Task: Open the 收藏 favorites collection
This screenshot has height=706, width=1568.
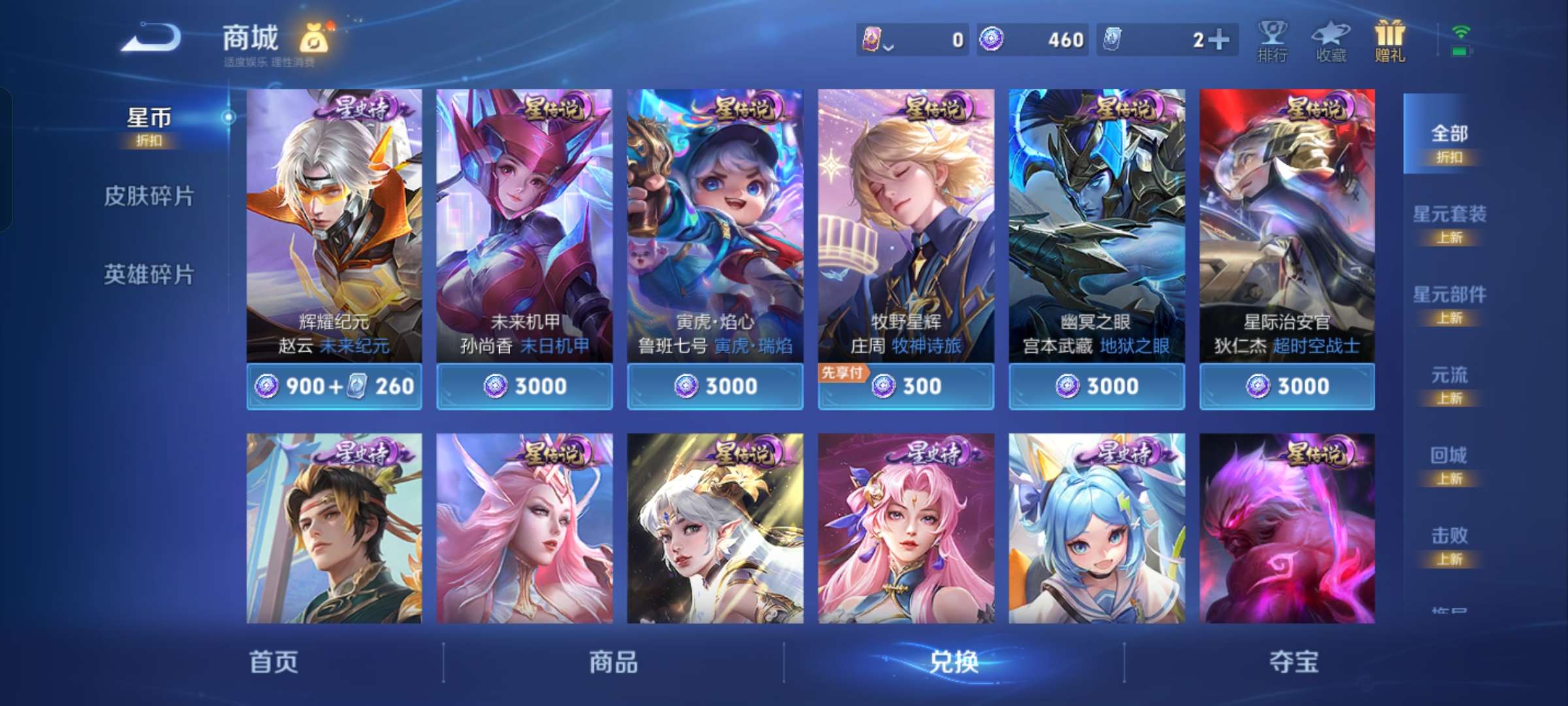Action: pos(1331,42)
